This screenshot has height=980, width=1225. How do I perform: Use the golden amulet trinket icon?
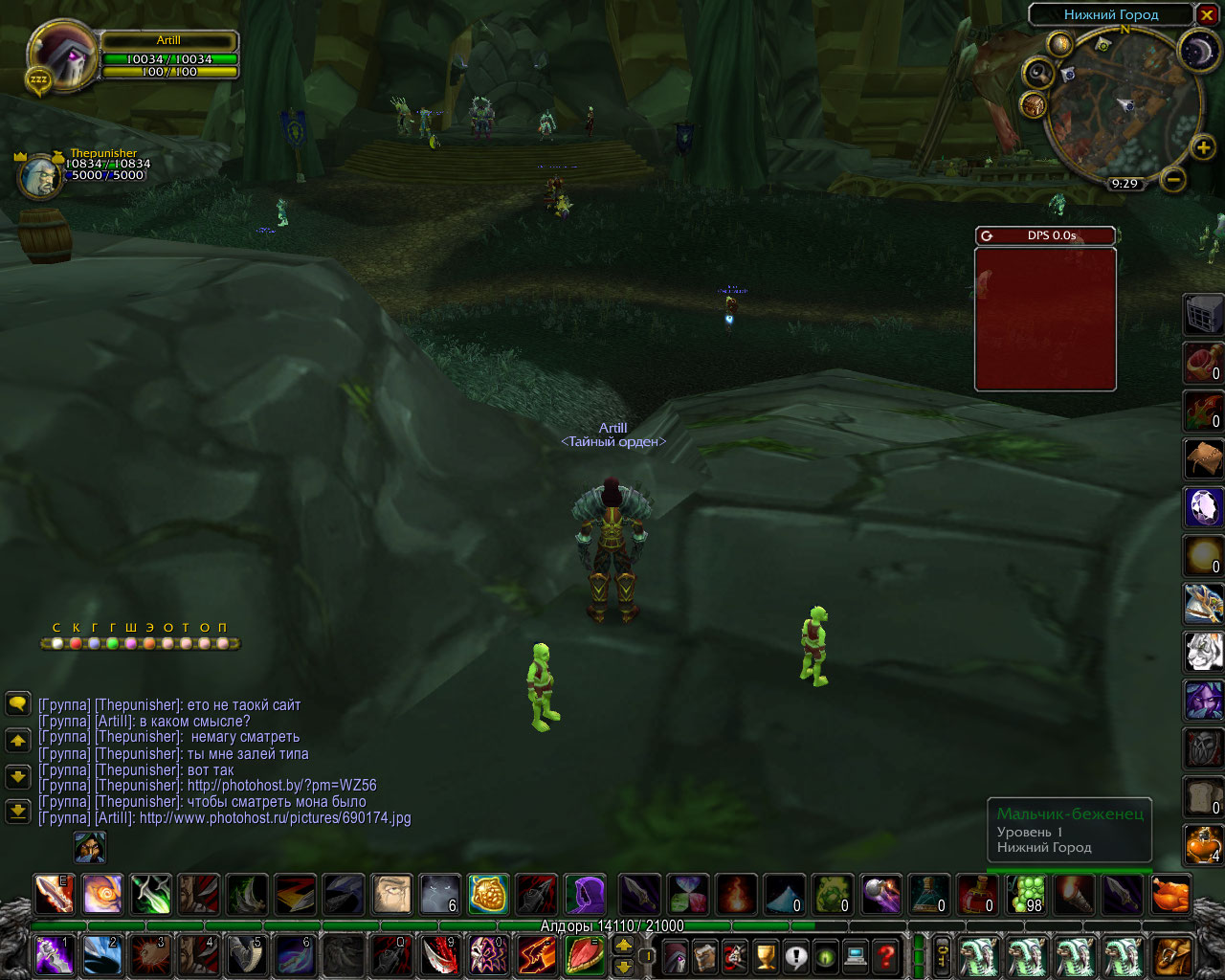(x=488, y=894)
